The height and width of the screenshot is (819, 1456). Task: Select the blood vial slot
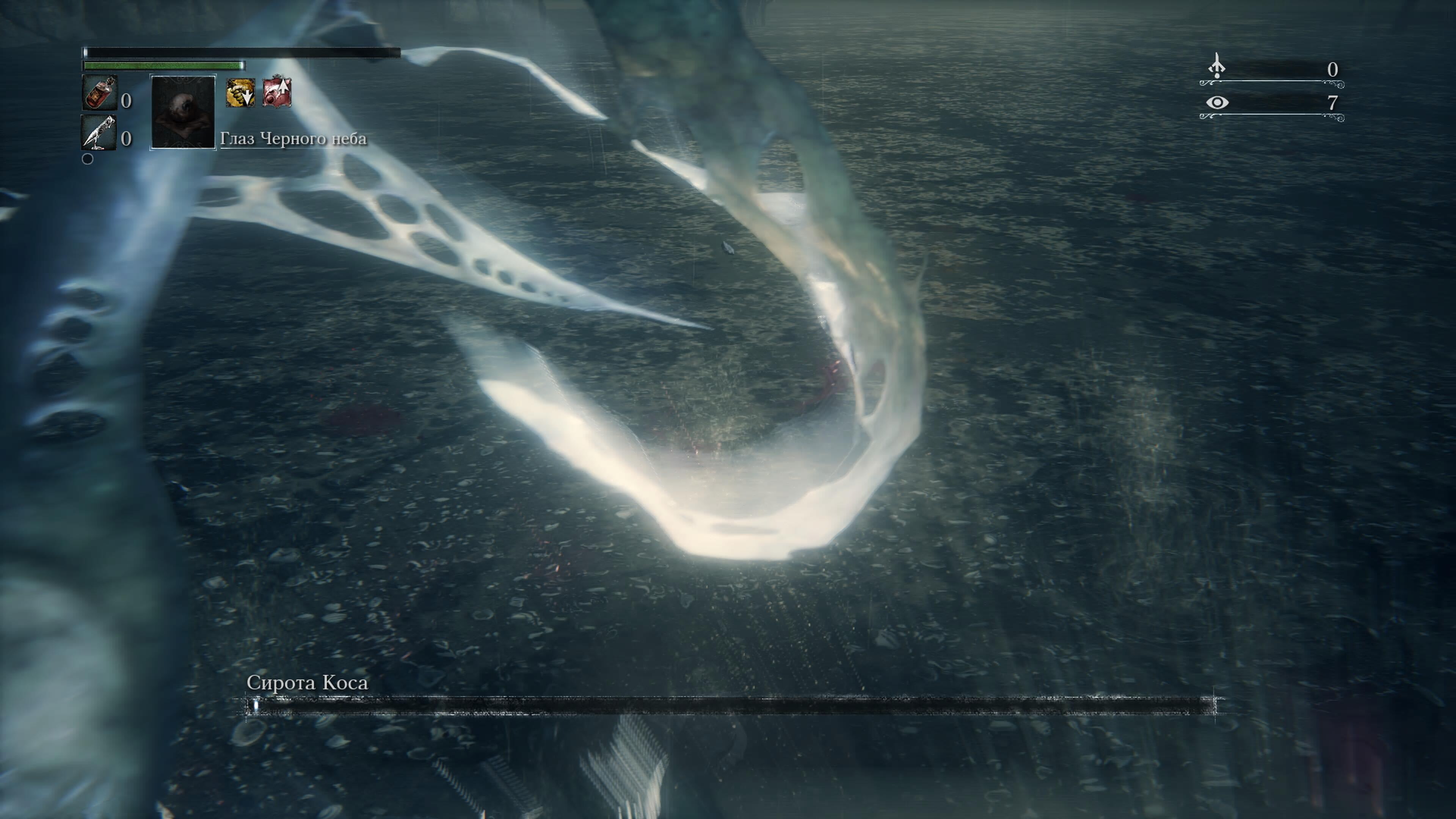(x=100, y=93)
